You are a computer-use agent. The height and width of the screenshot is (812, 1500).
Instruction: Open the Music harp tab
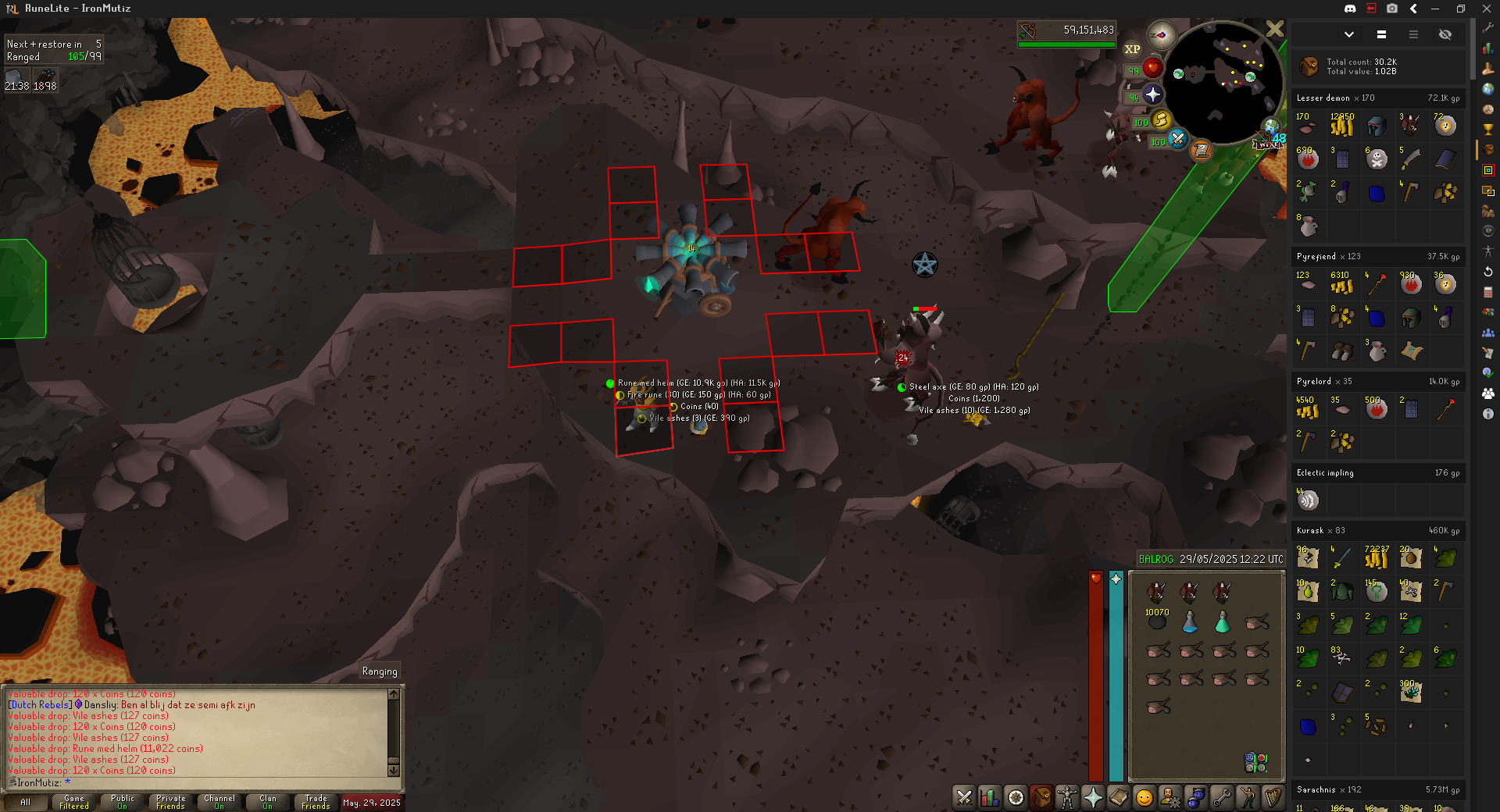(1273, 797)
